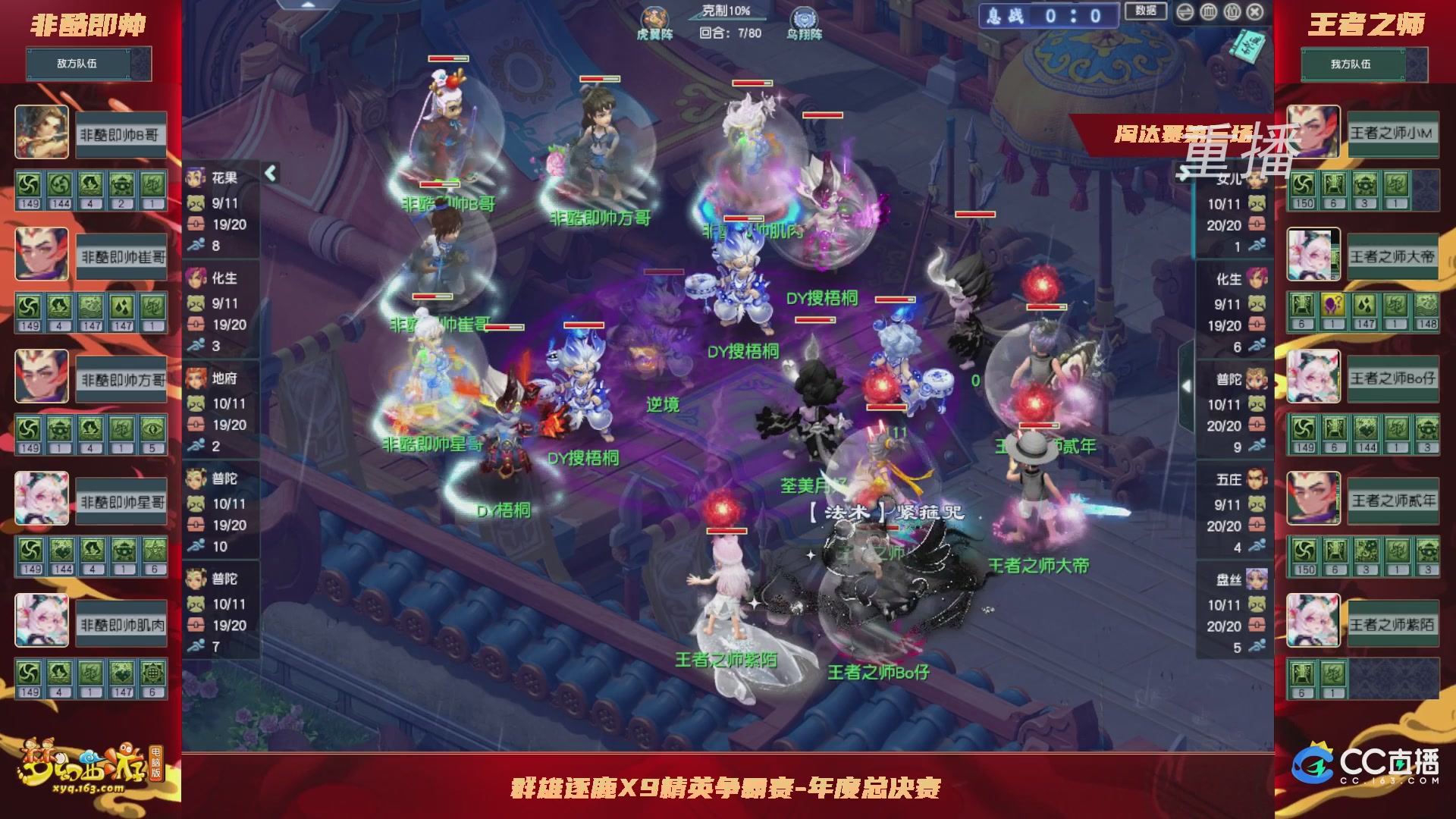
Task: Expand the right team stats panel via chevron
Action: (x=1188, y=385)
